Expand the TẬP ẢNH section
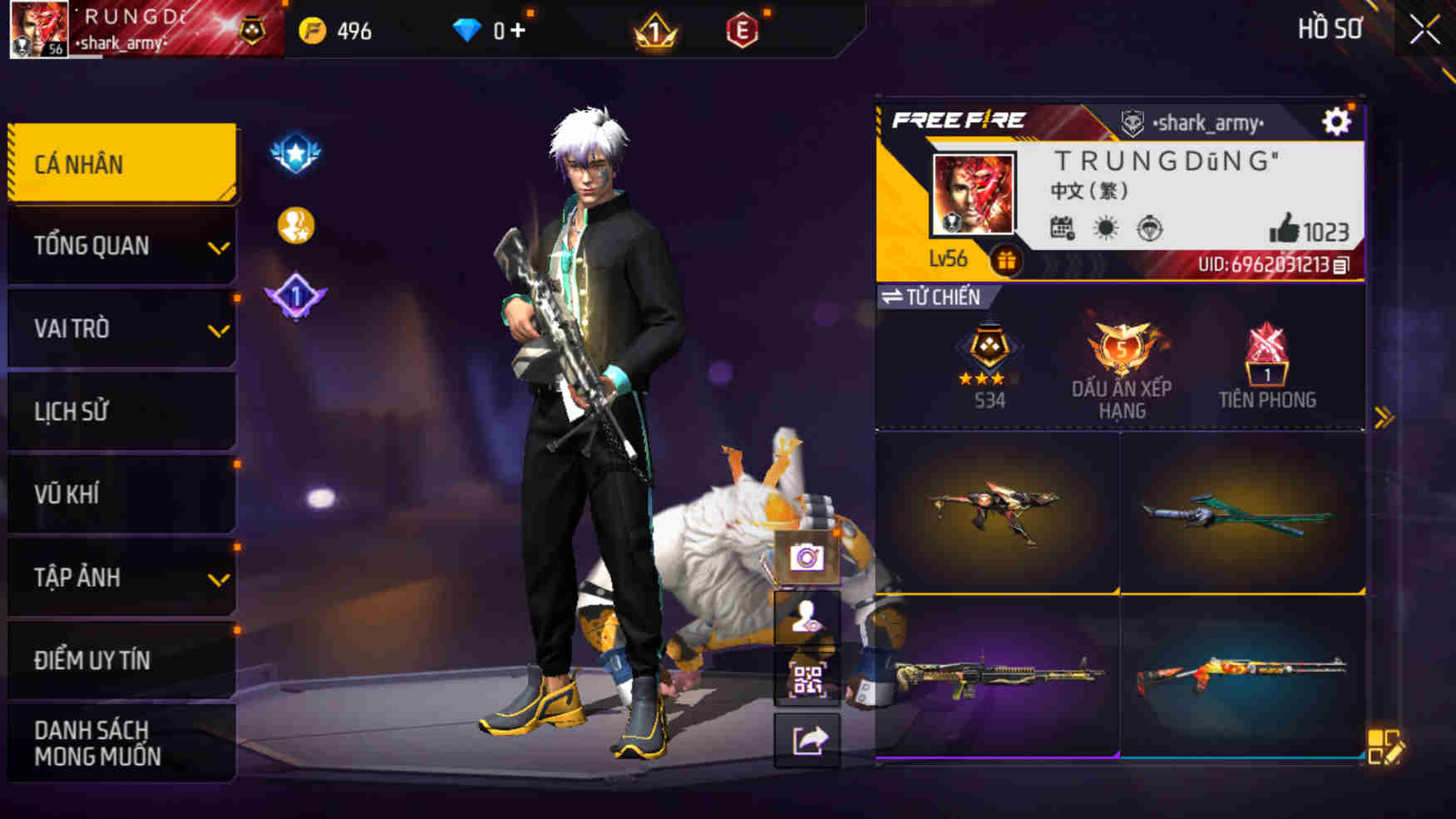The image size is (1456, 819). (121, 575)
